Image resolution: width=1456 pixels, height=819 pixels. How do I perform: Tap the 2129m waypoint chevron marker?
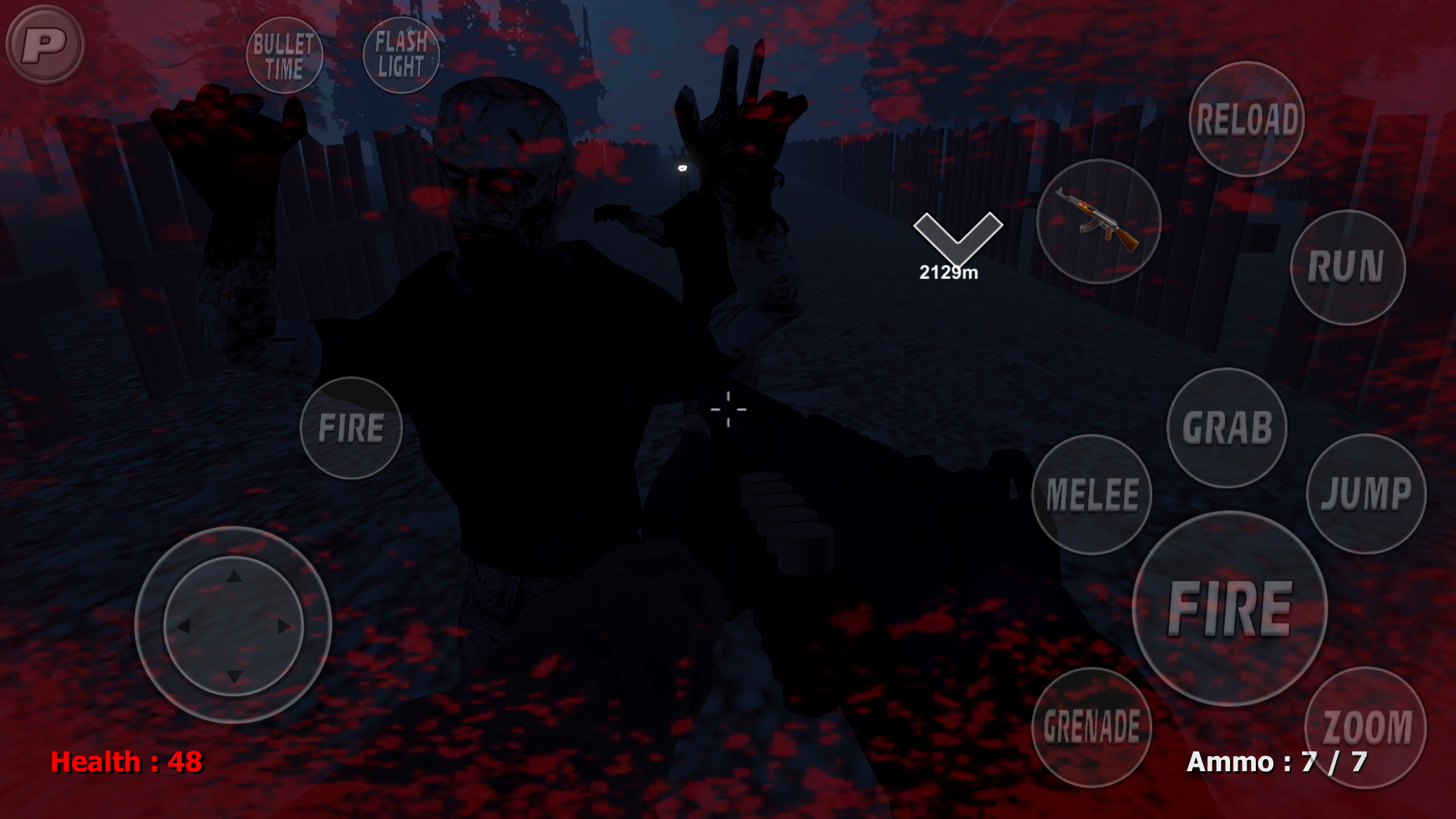957,235
